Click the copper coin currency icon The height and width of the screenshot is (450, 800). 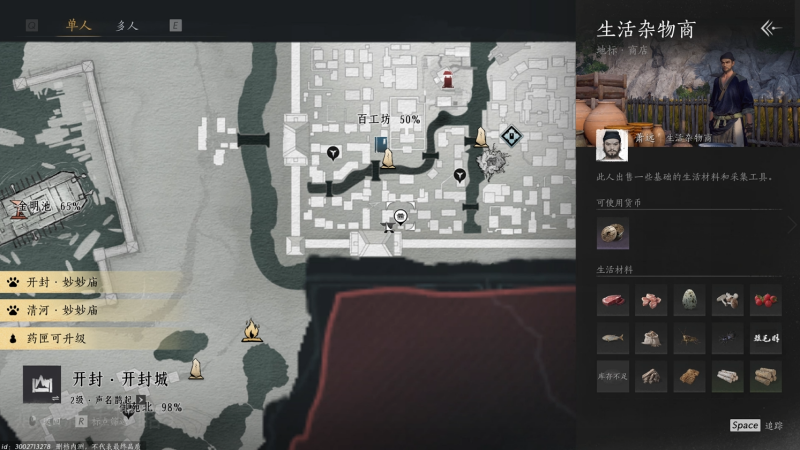(x=613, y=233)
